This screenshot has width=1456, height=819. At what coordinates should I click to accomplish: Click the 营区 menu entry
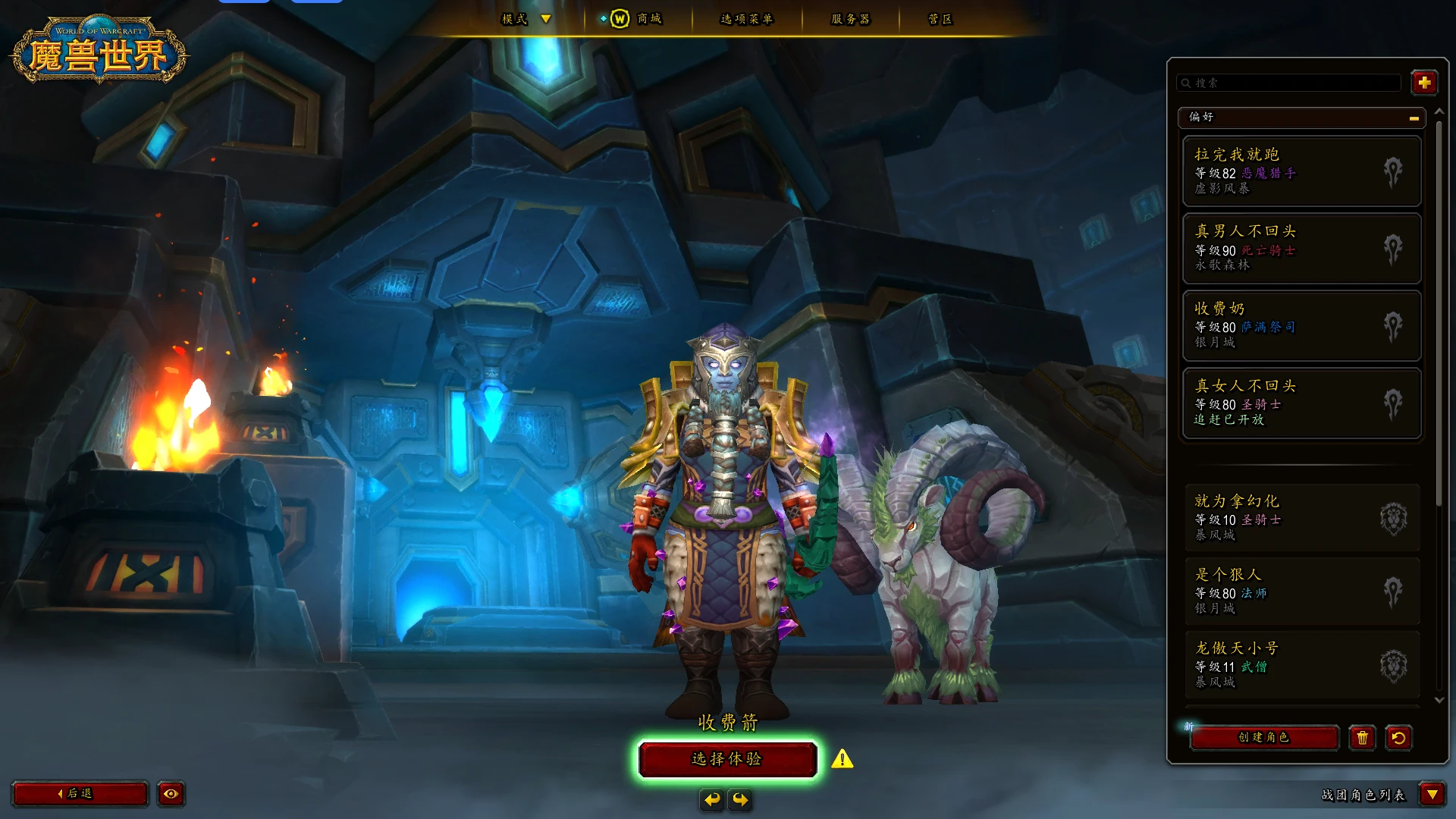tap(940, 19)
